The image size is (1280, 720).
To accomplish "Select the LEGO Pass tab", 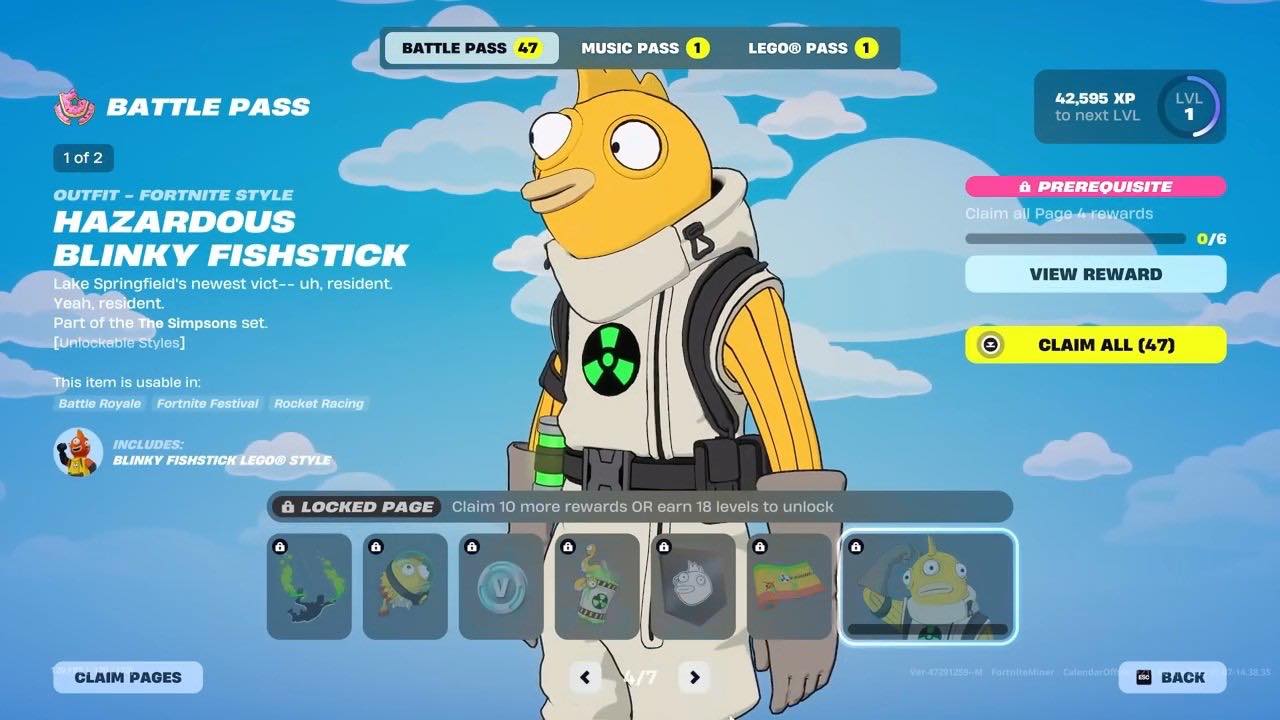I will 812,48.
